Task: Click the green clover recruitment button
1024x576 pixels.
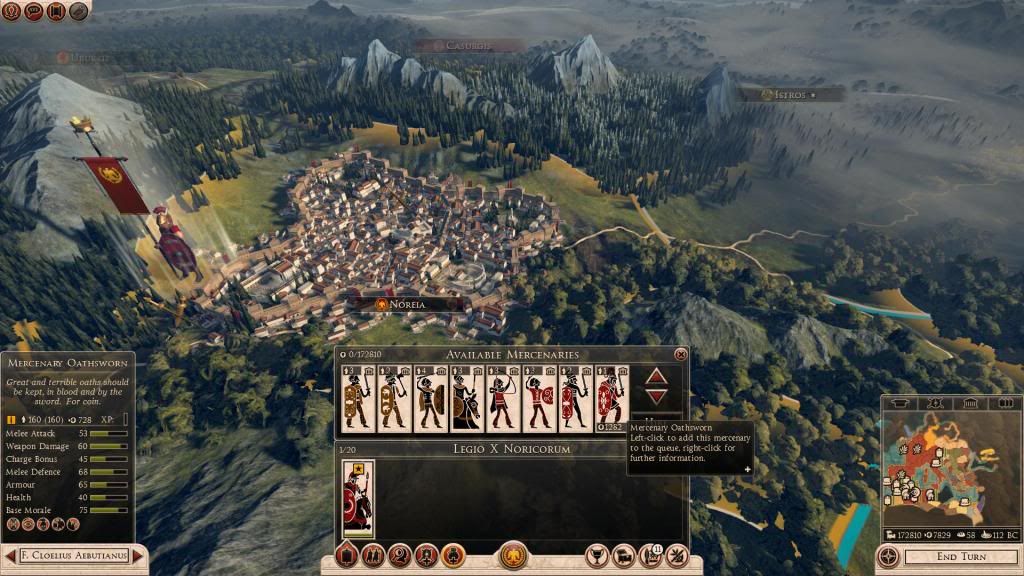Action: (x=451, y=555)
